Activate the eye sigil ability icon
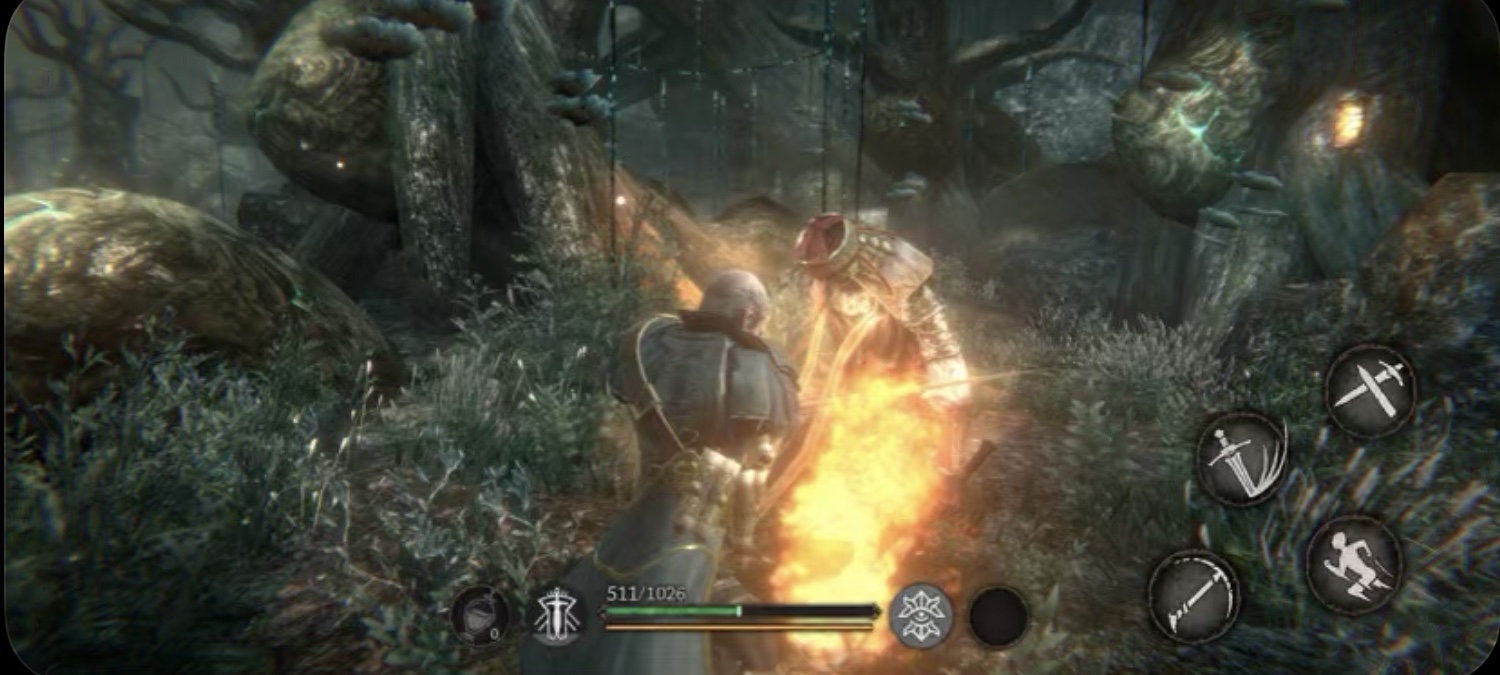1500x675 pixels. (x=920, y=615)
